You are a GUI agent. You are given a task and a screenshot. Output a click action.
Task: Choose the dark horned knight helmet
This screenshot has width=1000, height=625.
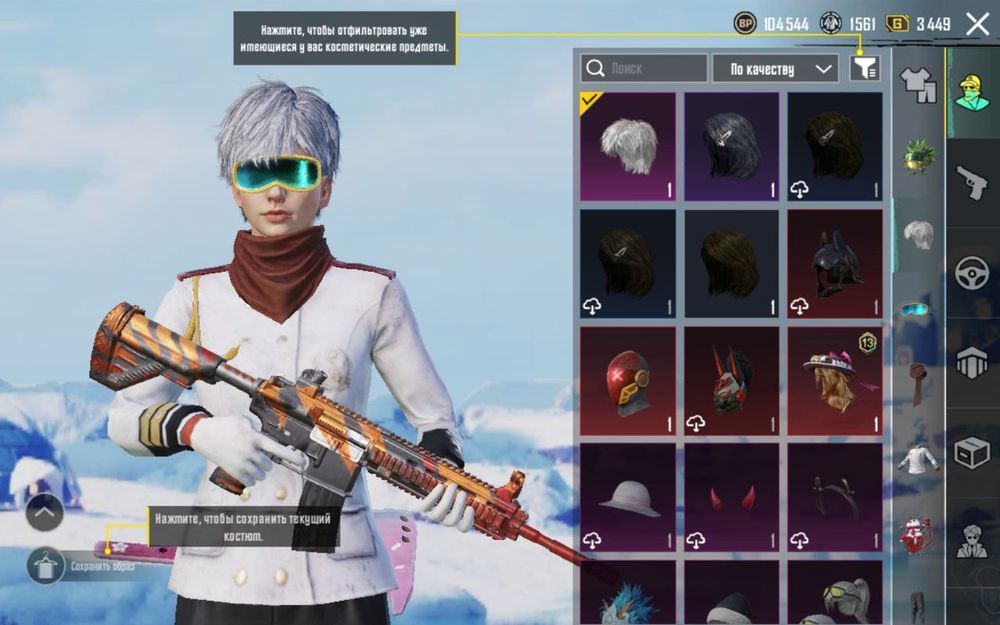click(x=835, y=264)
